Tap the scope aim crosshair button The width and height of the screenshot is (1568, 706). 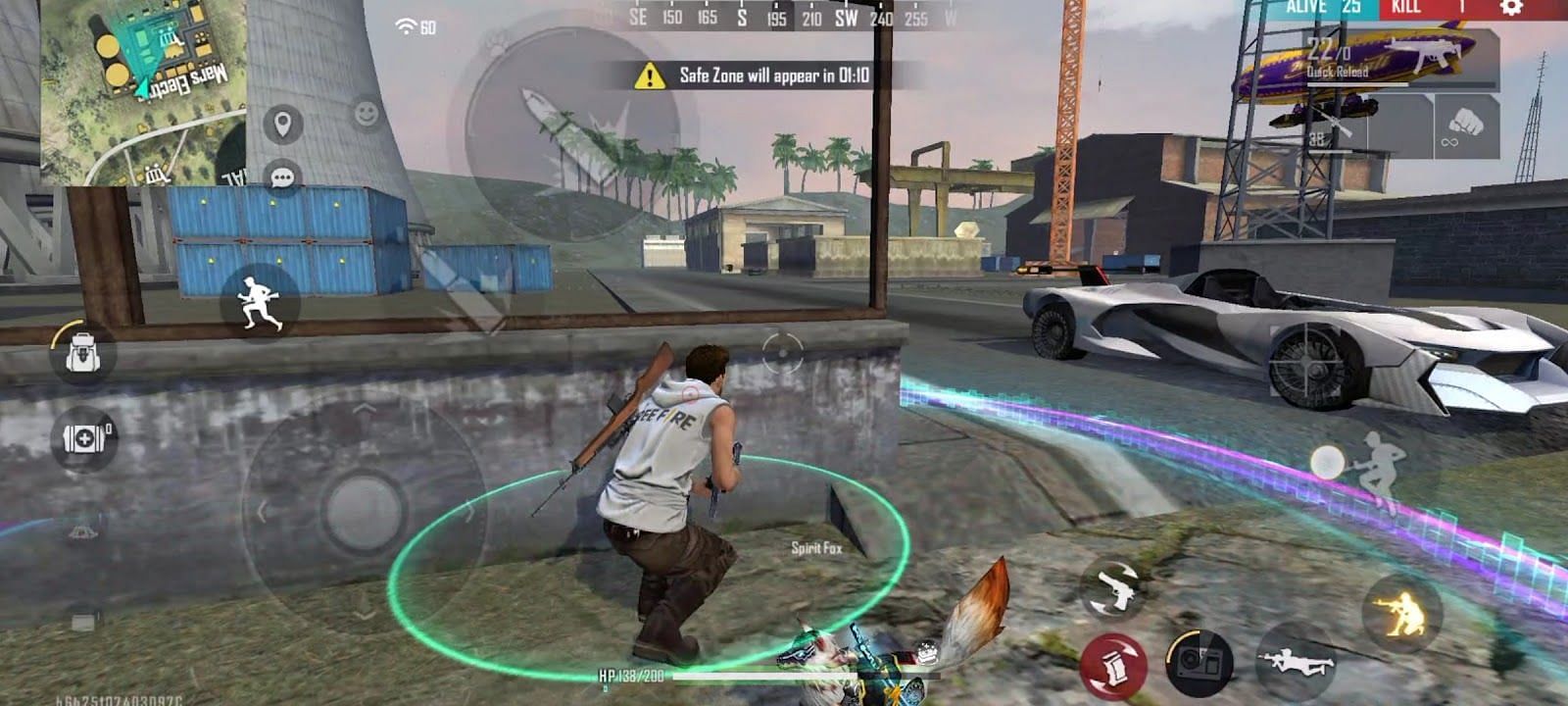[x=782, y=351]
